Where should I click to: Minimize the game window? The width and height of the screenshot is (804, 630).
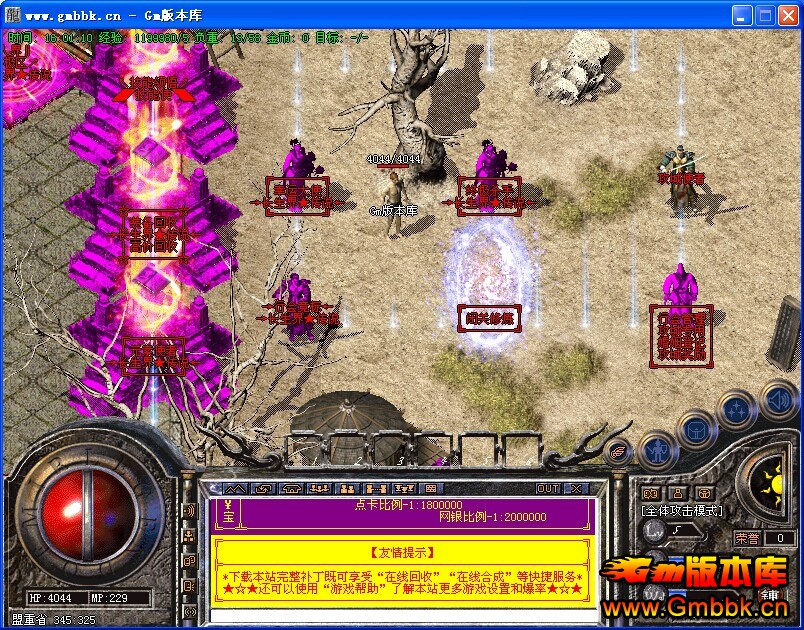[741, 15]
